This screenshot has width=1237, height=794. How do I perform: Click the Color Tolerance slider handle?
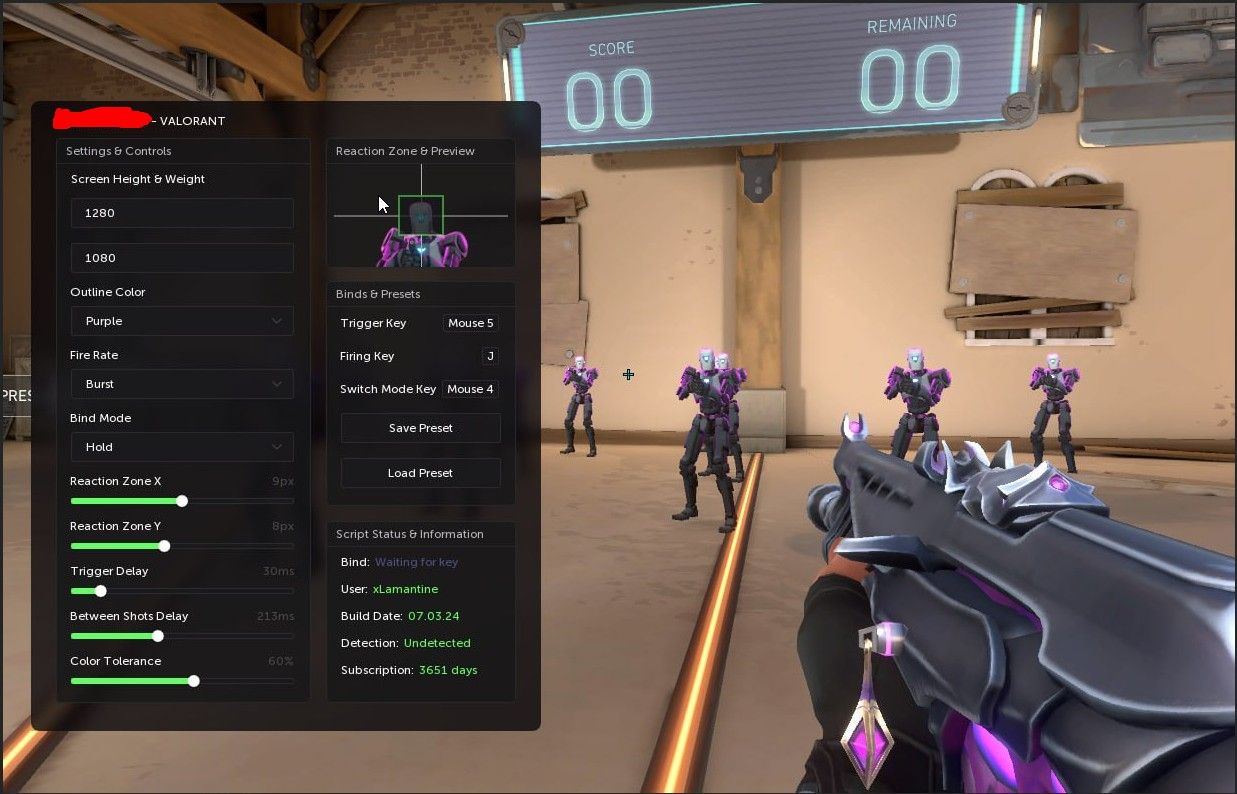[194, 681]
